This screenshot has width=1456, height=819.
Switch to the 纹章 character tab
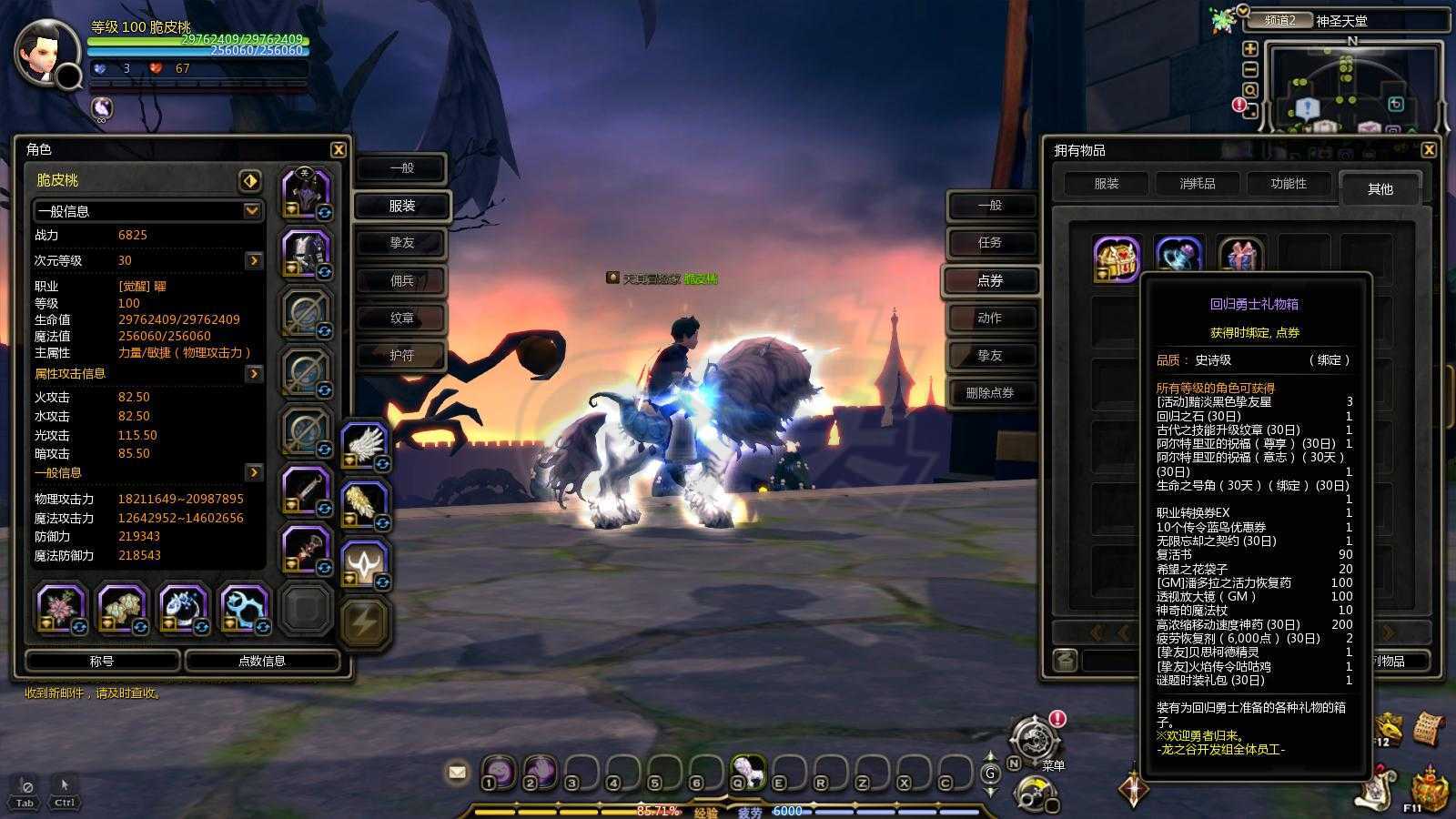click(401, 318)
